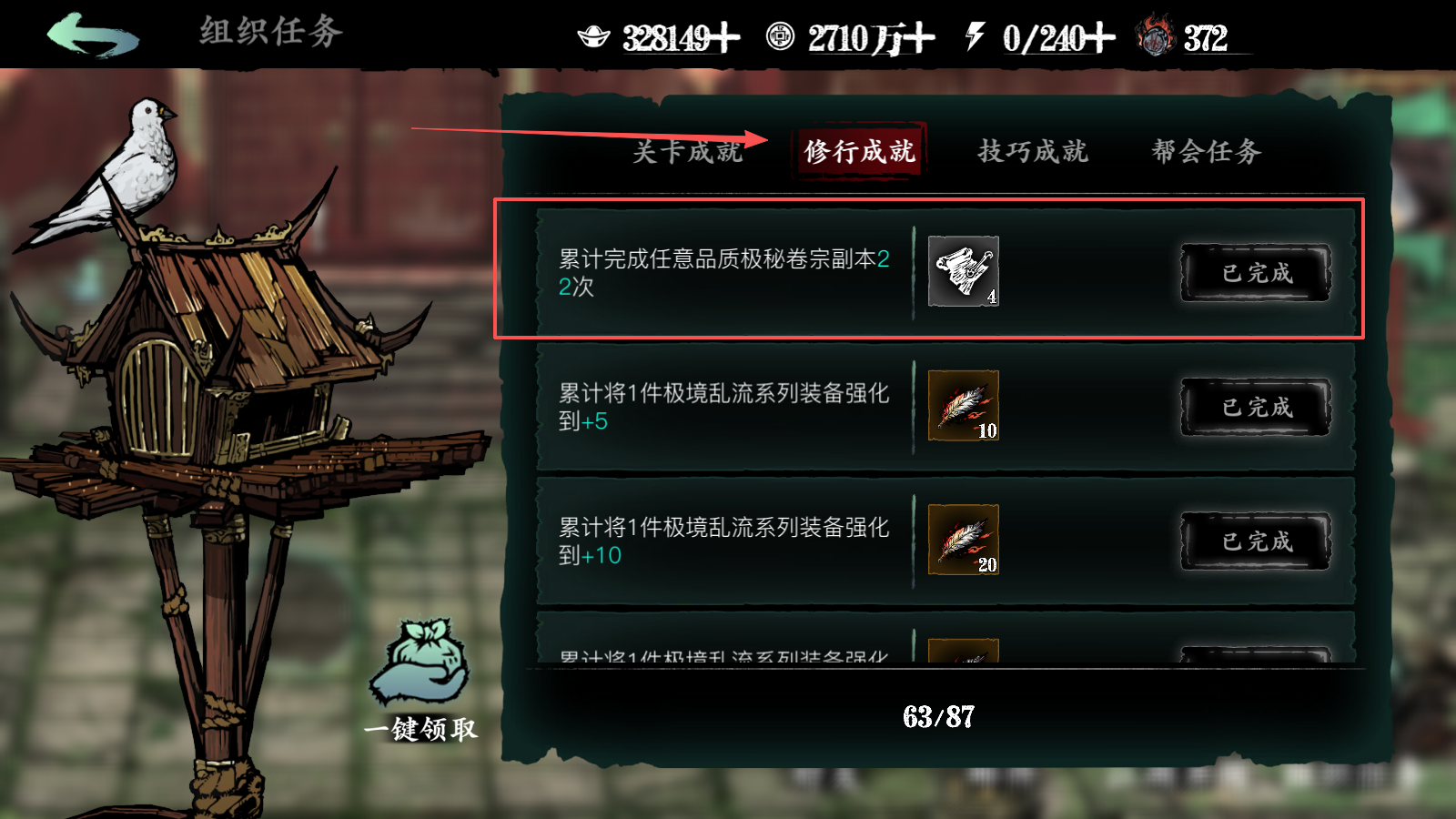Click 已完成 on the 极秘卷宗副本 achievement
Viewport: 1456px width, 819px height.
[x=1254, y=273]
